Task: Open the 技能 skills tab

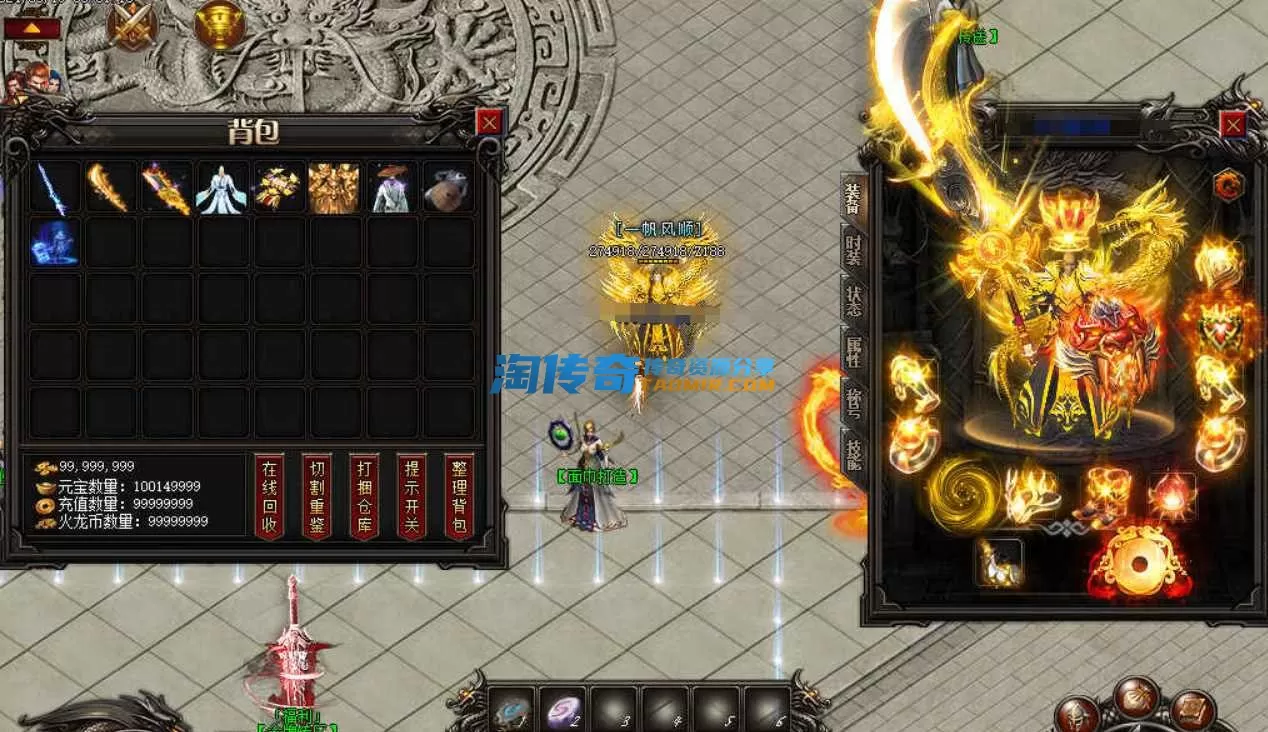Action: (x=853, y=455)
